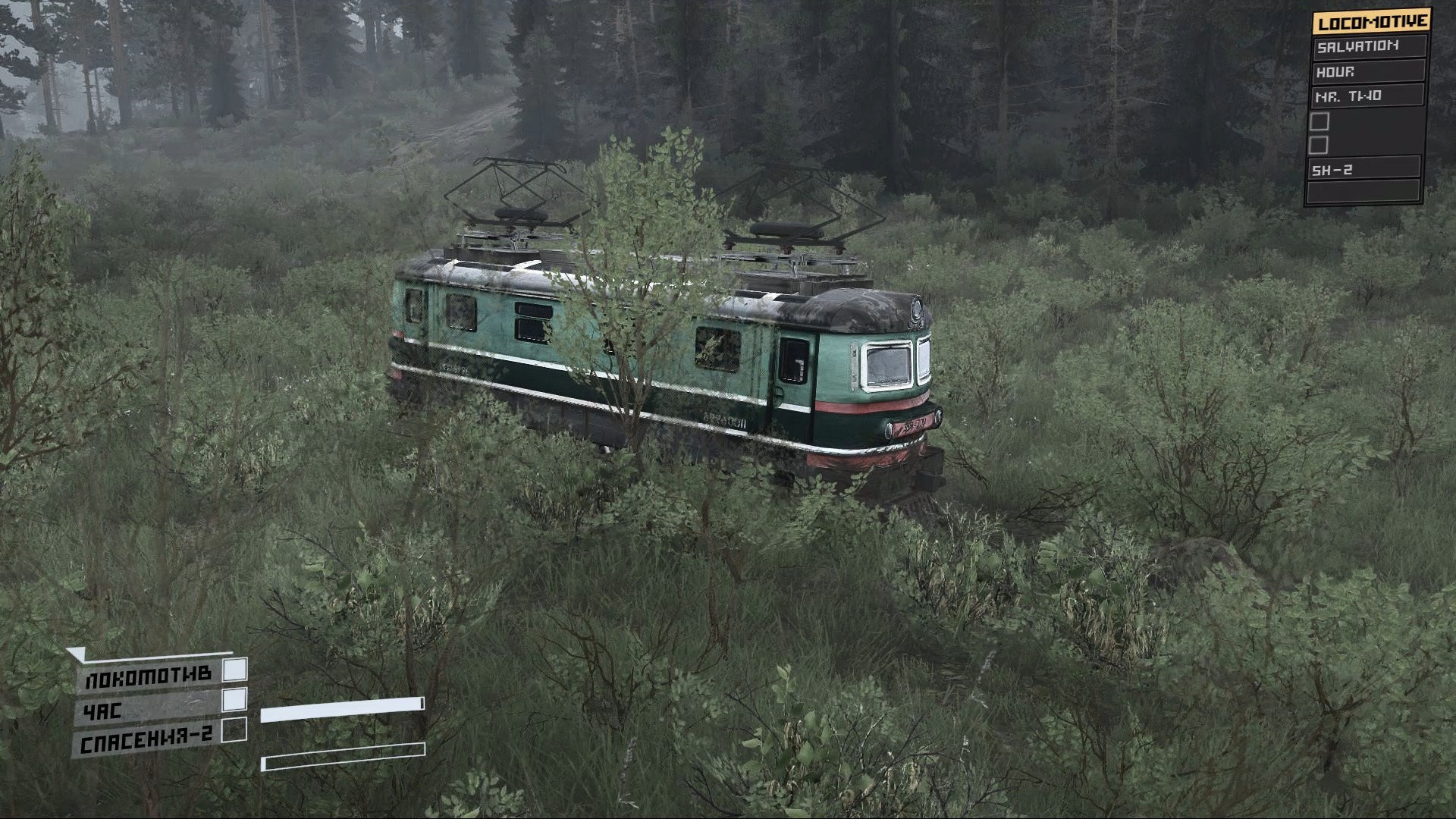
Task: Choose the SALVATION list row
Action: (x=1369, y=47)
